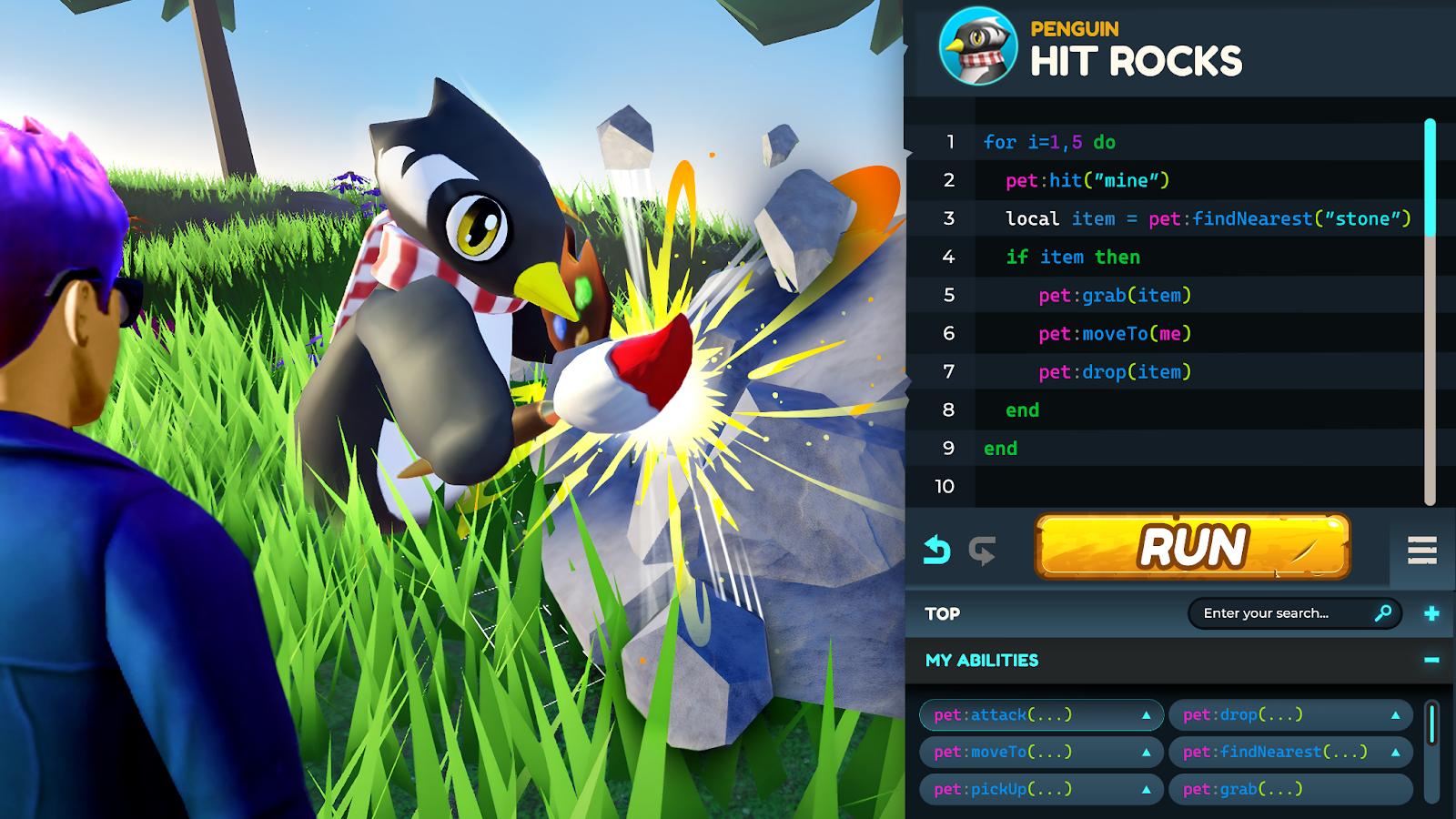Click the penguin portrait avatar
Viewport: 1456px width, 819px height.
978,46
